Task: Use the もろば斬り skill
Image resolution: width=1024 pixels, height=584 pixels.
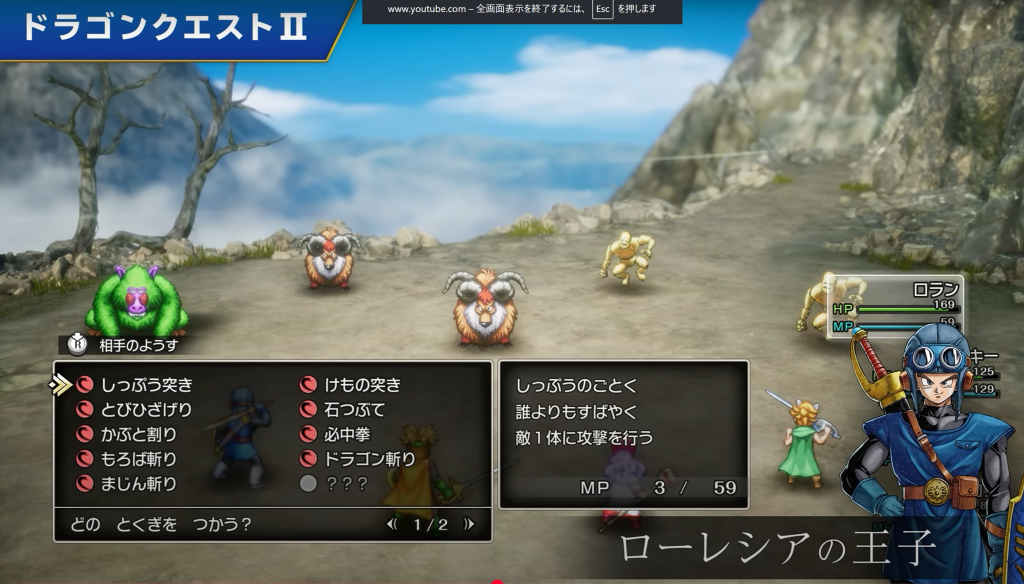Action: coord(138,459)
